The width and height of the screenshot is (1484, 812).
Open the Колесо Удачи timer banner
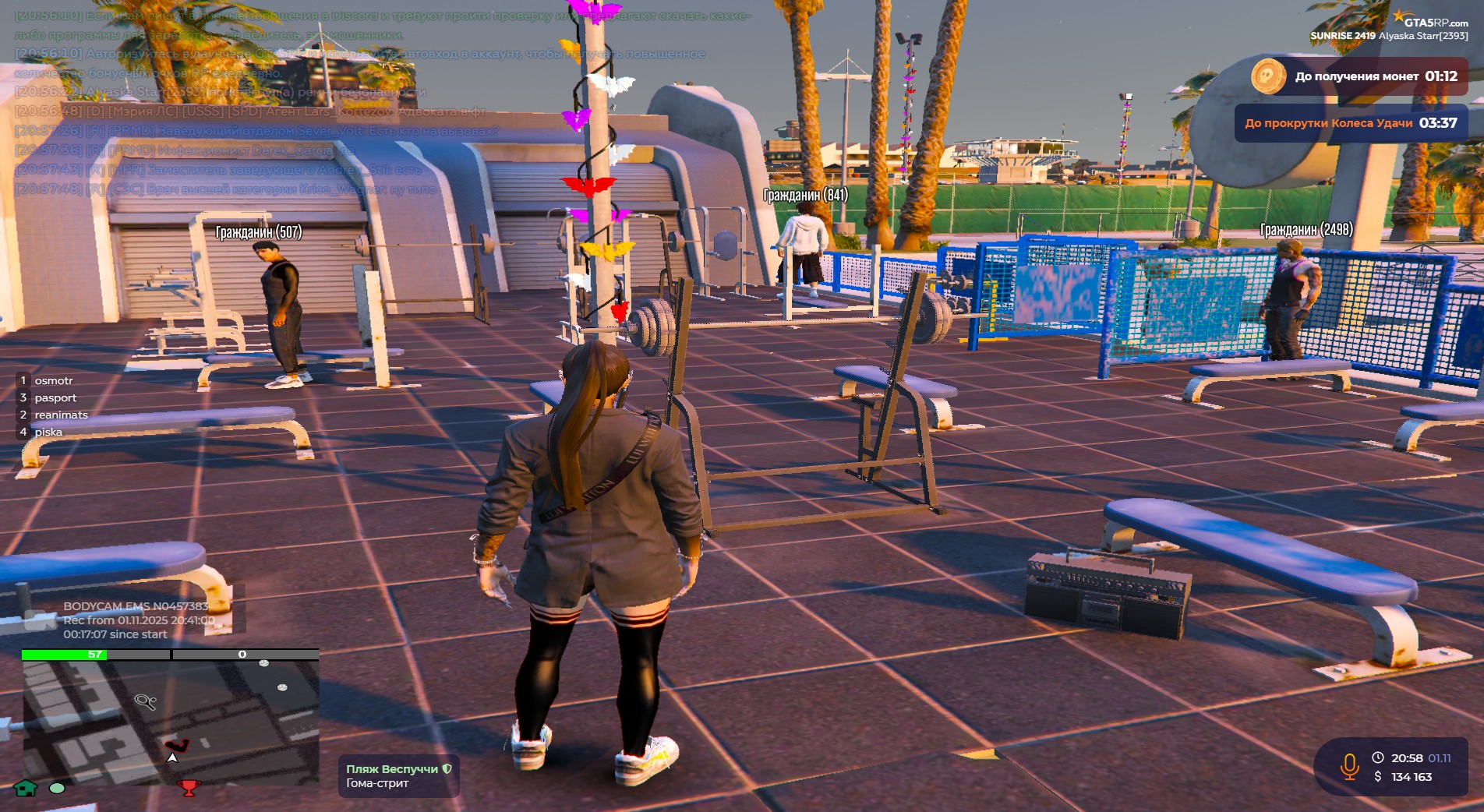click(x=1351, y=123)
